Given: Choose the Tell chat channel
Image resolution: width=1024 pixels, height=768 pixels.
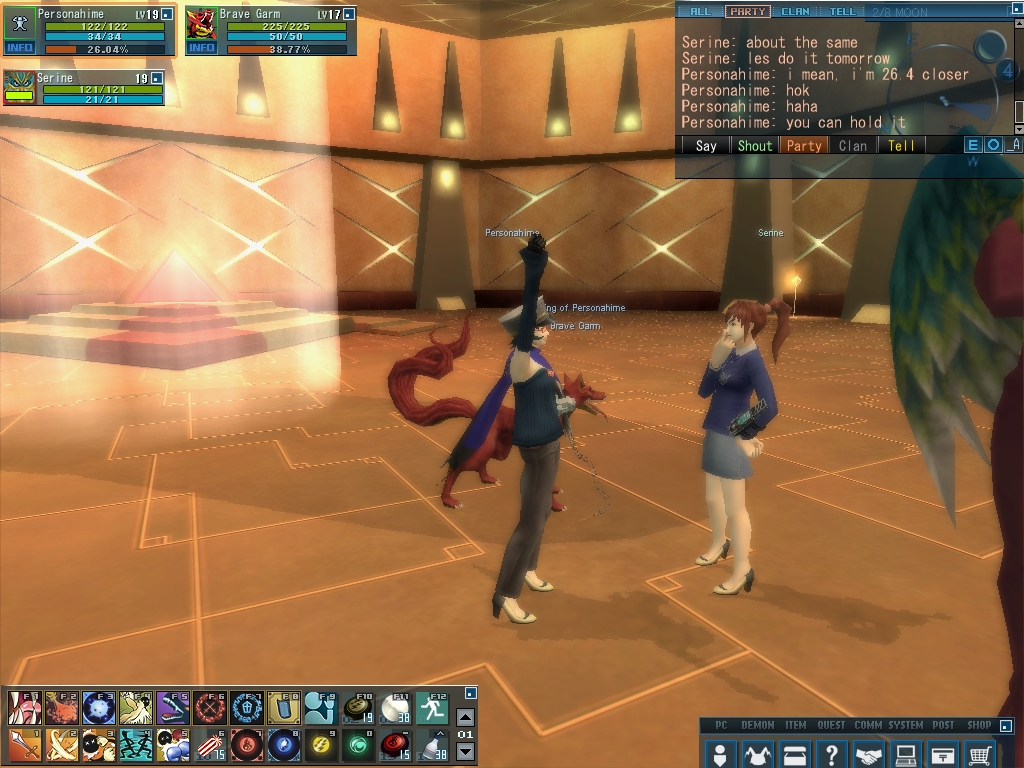Looking at the screenshot, I should [901, 145].
